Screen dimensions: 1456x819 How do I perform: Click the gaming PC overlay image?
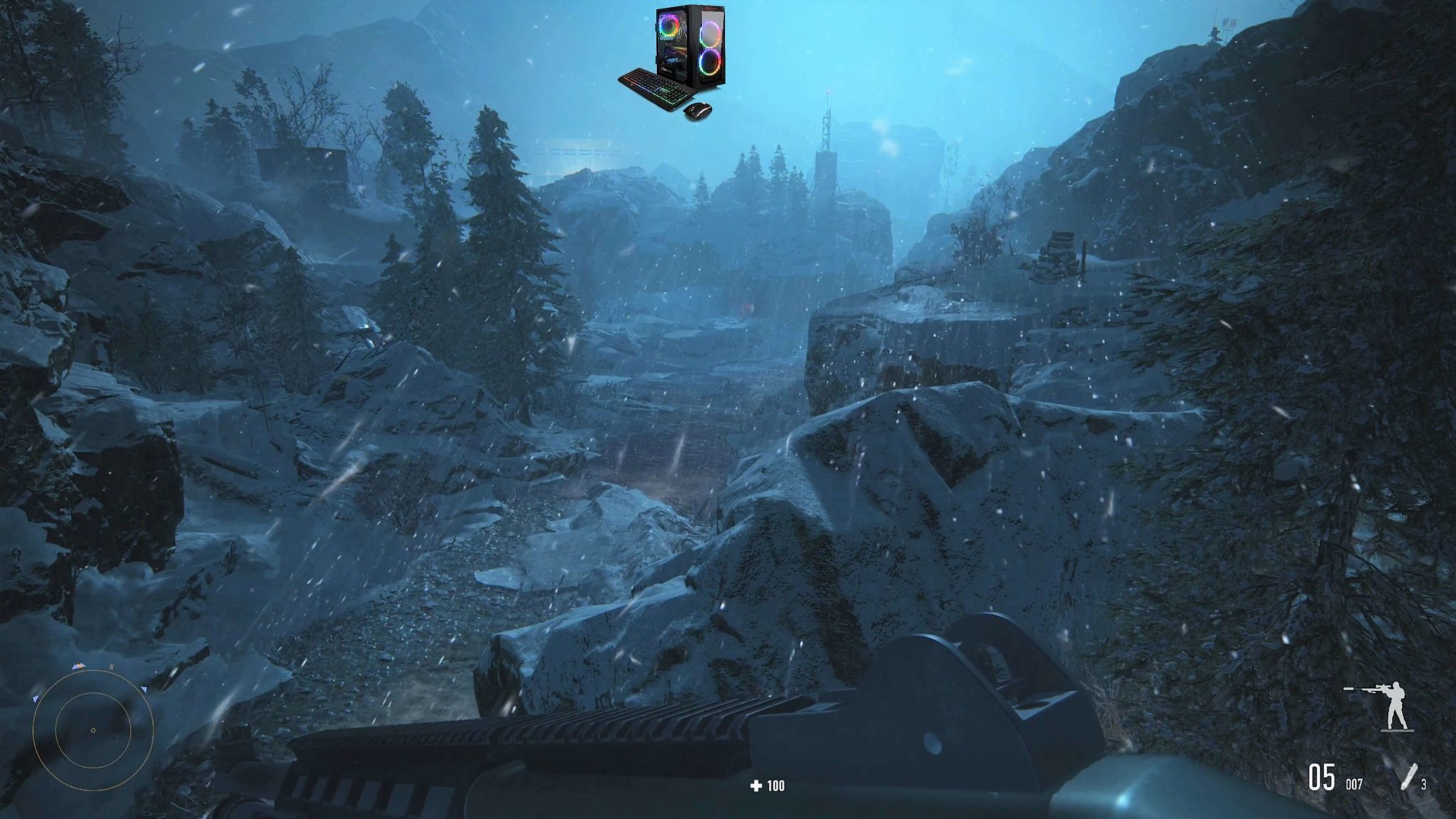click(672, 62)
